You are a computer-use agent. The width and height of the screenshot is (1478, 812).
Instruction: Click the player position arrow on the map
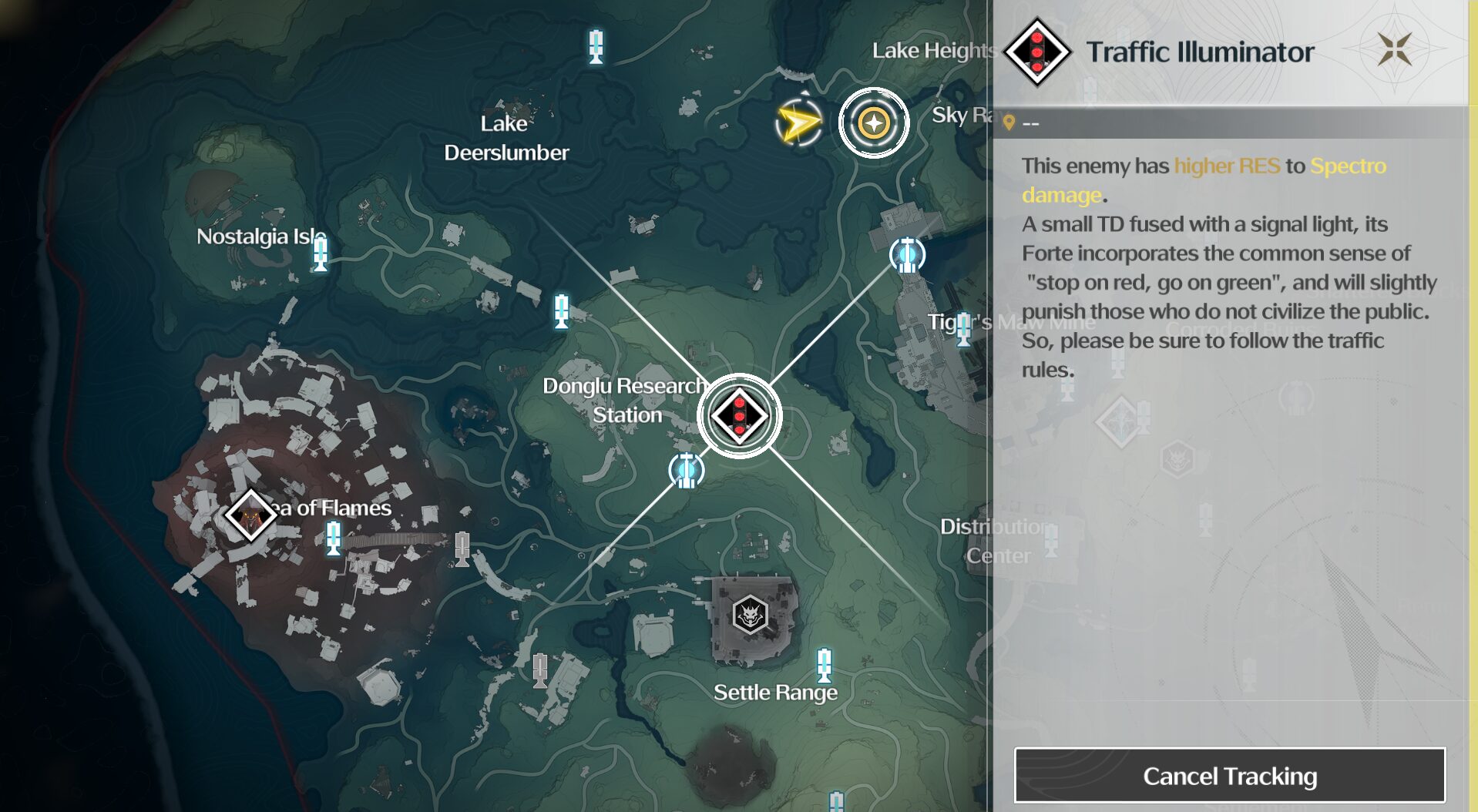coord(798,121)
